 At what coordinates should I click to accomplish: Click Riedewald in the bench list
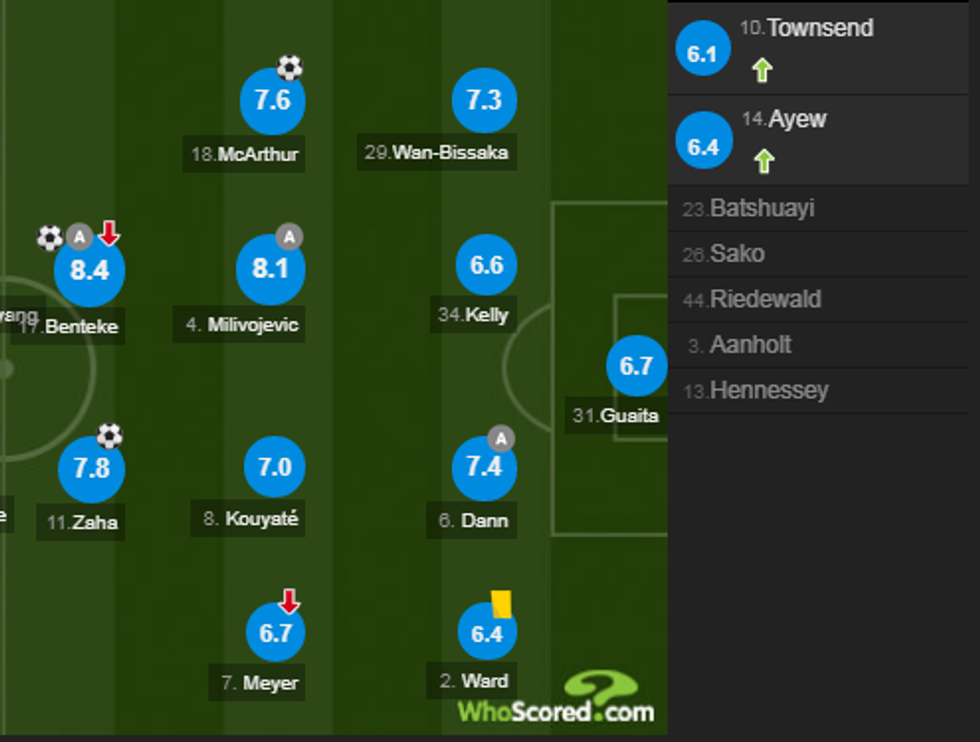click(x=764, y=299)
